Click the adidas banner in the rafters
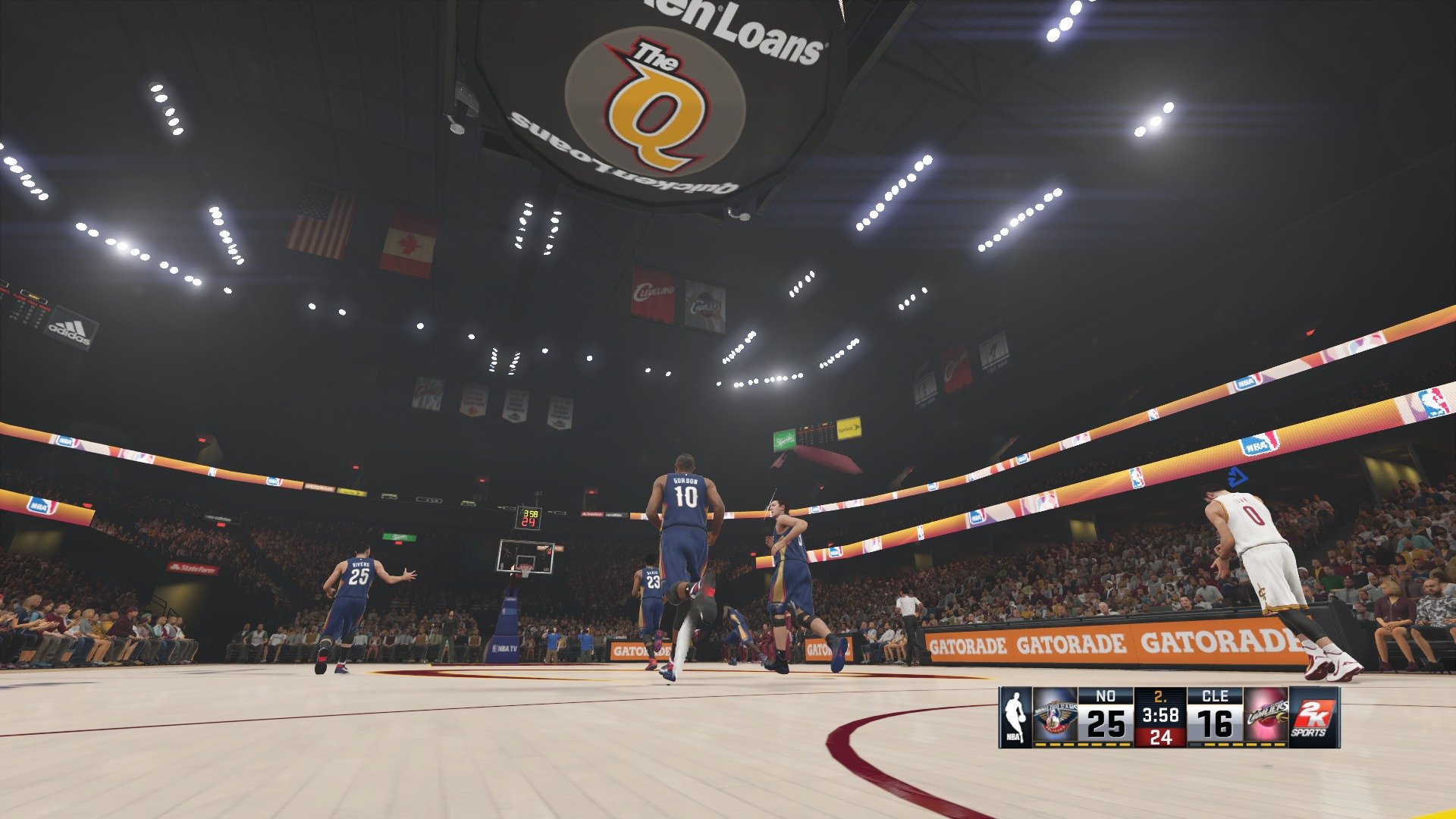Viewport: 1456px width, 819px height. click(x=70, y=329)
